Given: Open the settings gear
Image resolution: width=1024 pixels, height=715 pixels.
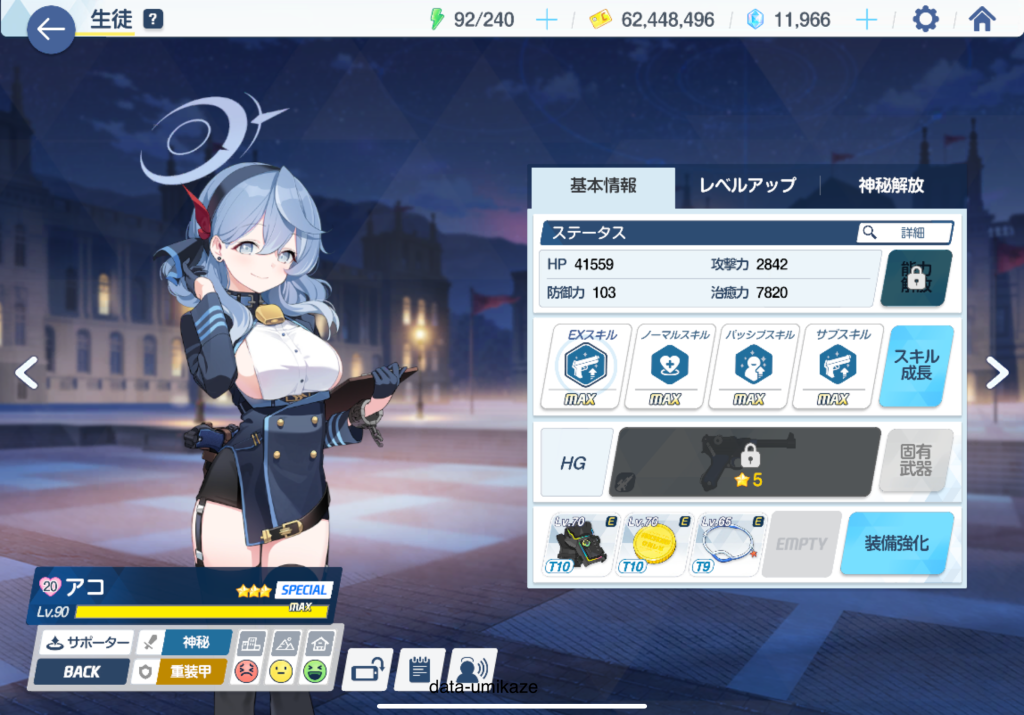Looking at the screenshot, I should pos(925,20).
